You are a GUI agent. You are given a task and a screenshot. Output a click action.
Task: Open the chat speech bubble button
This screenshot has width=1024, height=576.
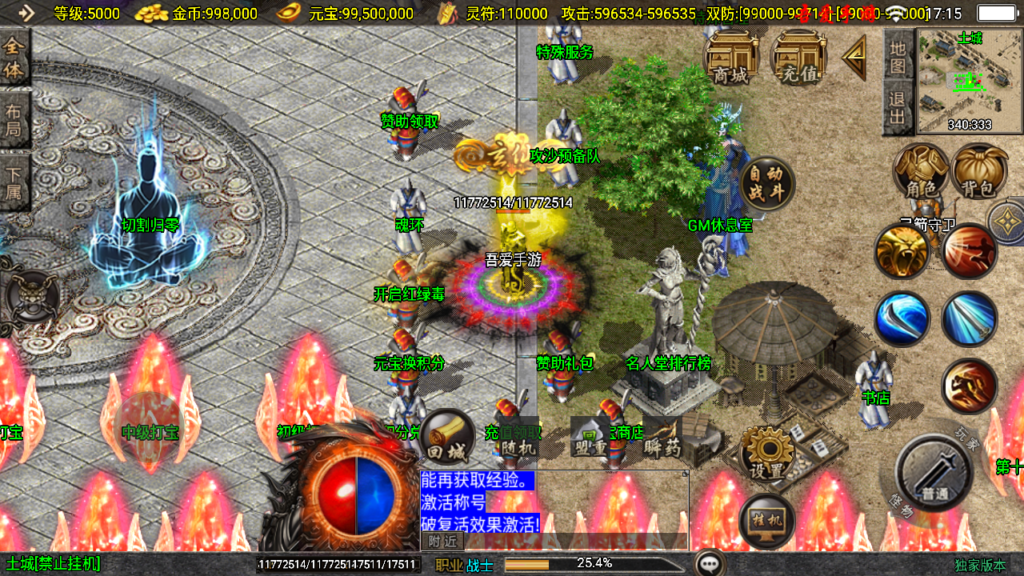711,564
